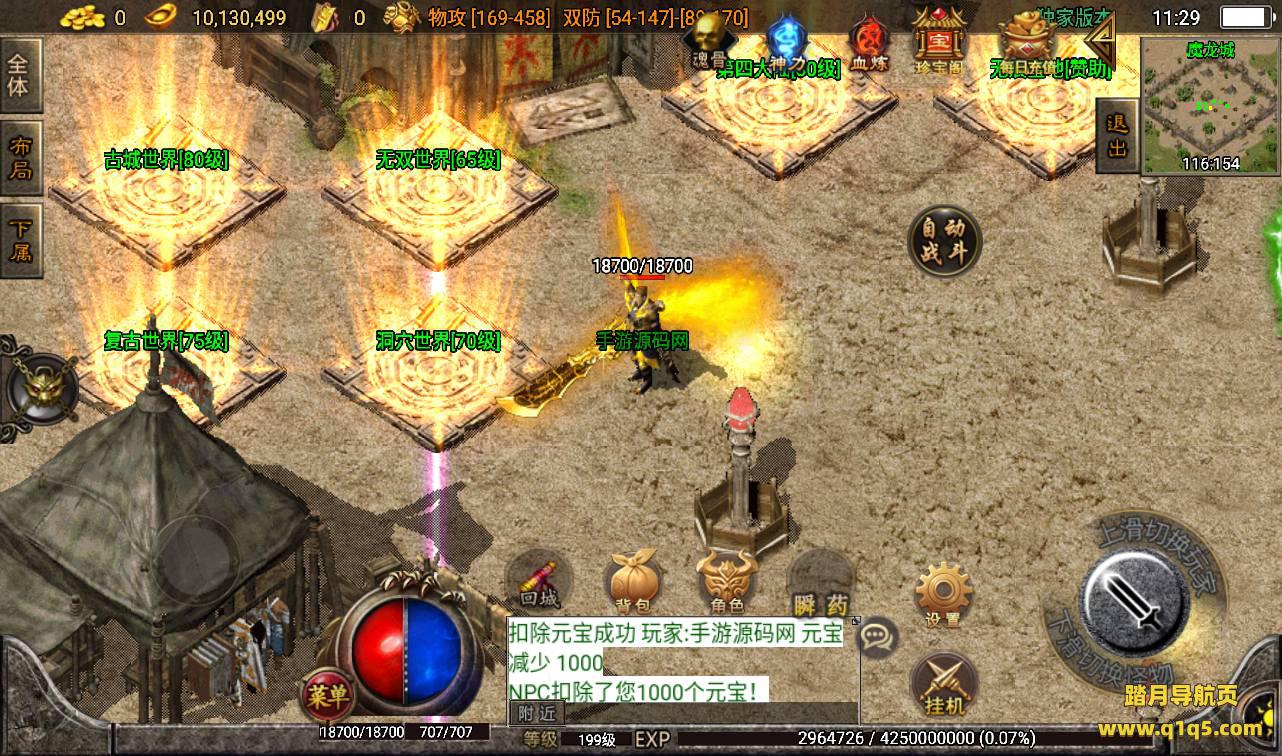Toggle 自动战斗 auto battle
The width and height of the screenshot is (1282, 756).
click(x=944, y=241)
